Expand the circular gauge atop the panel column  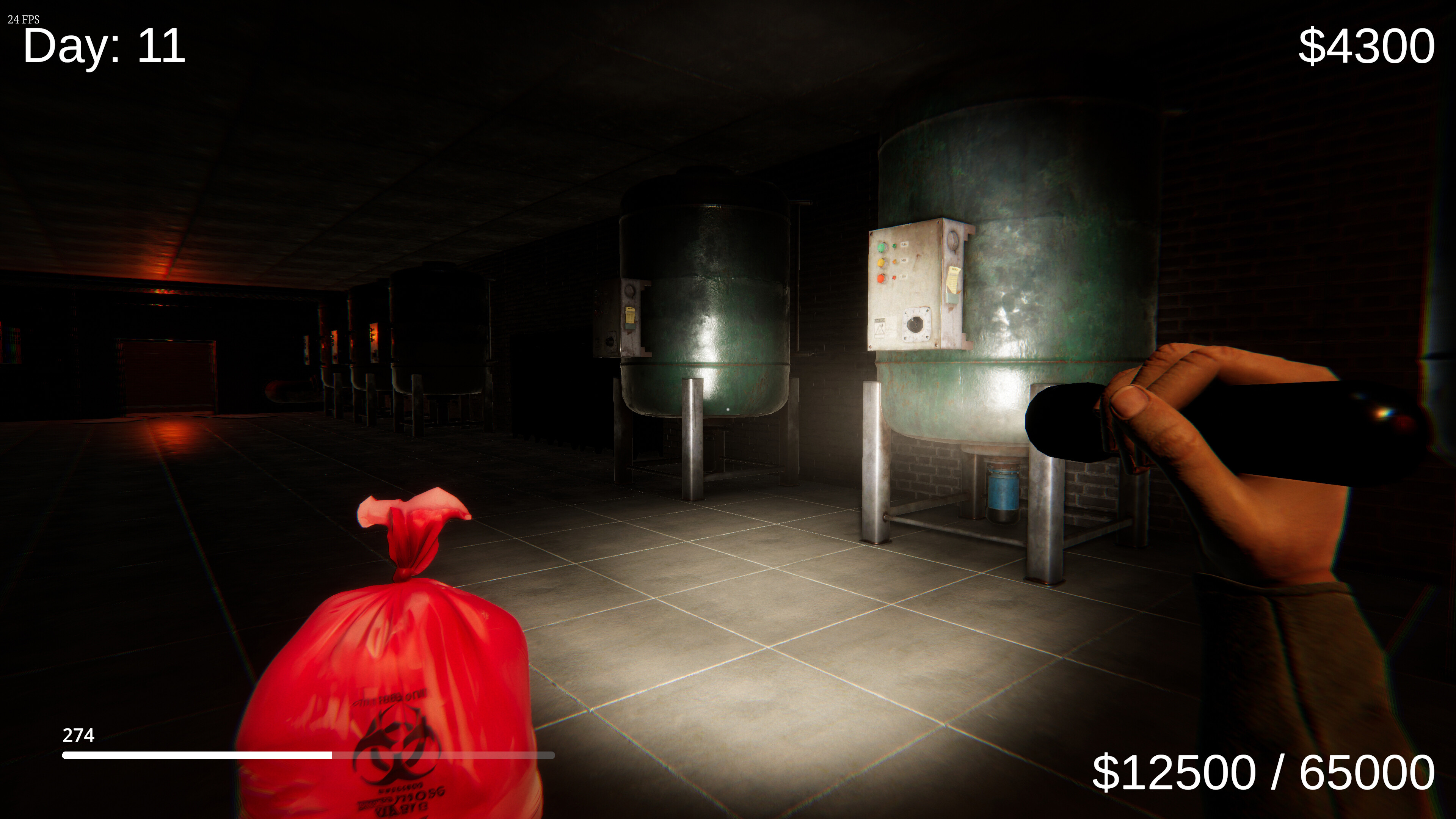pos(953,241)
